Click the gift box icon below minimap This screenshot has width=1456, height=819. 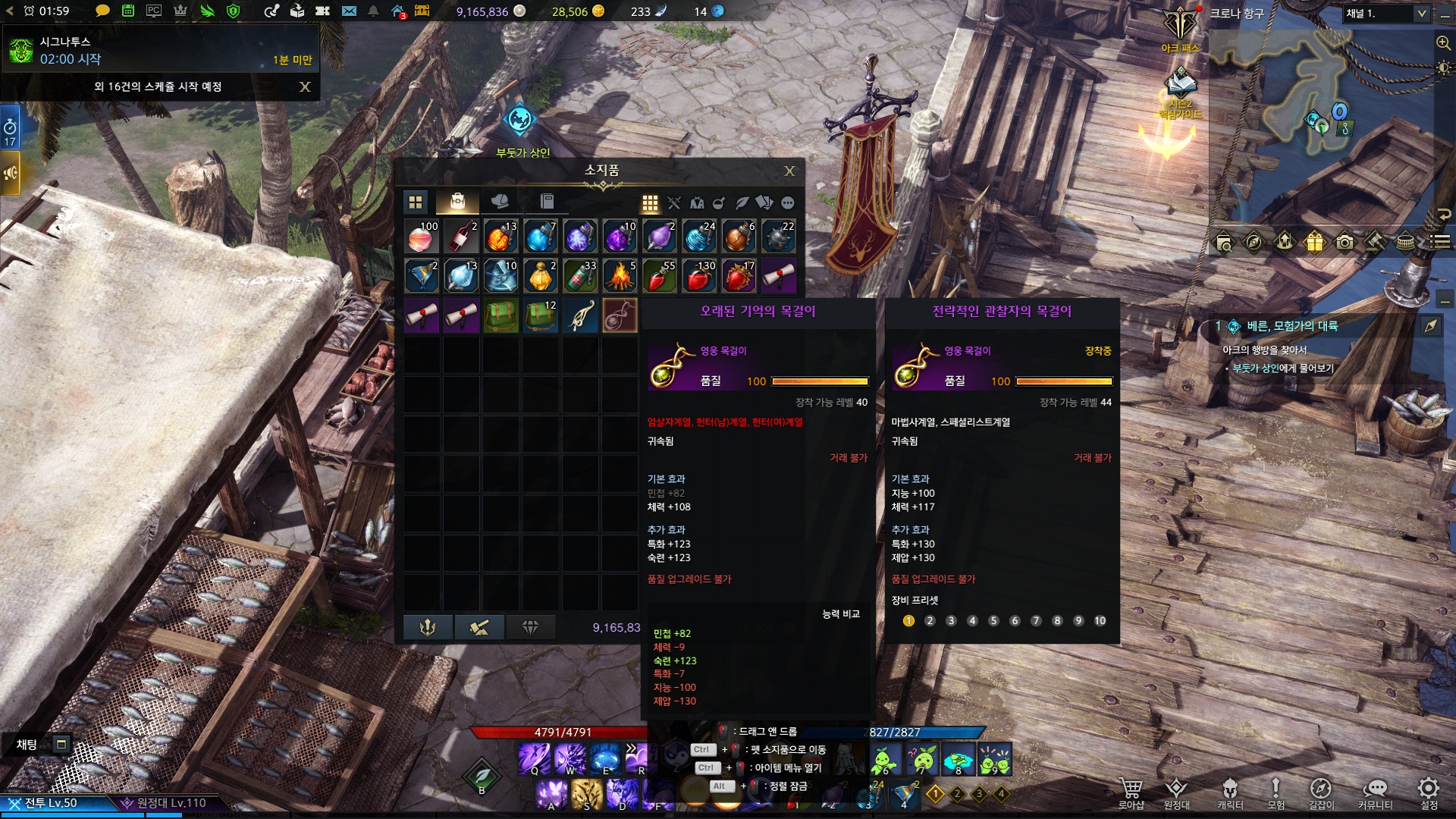1314,243
